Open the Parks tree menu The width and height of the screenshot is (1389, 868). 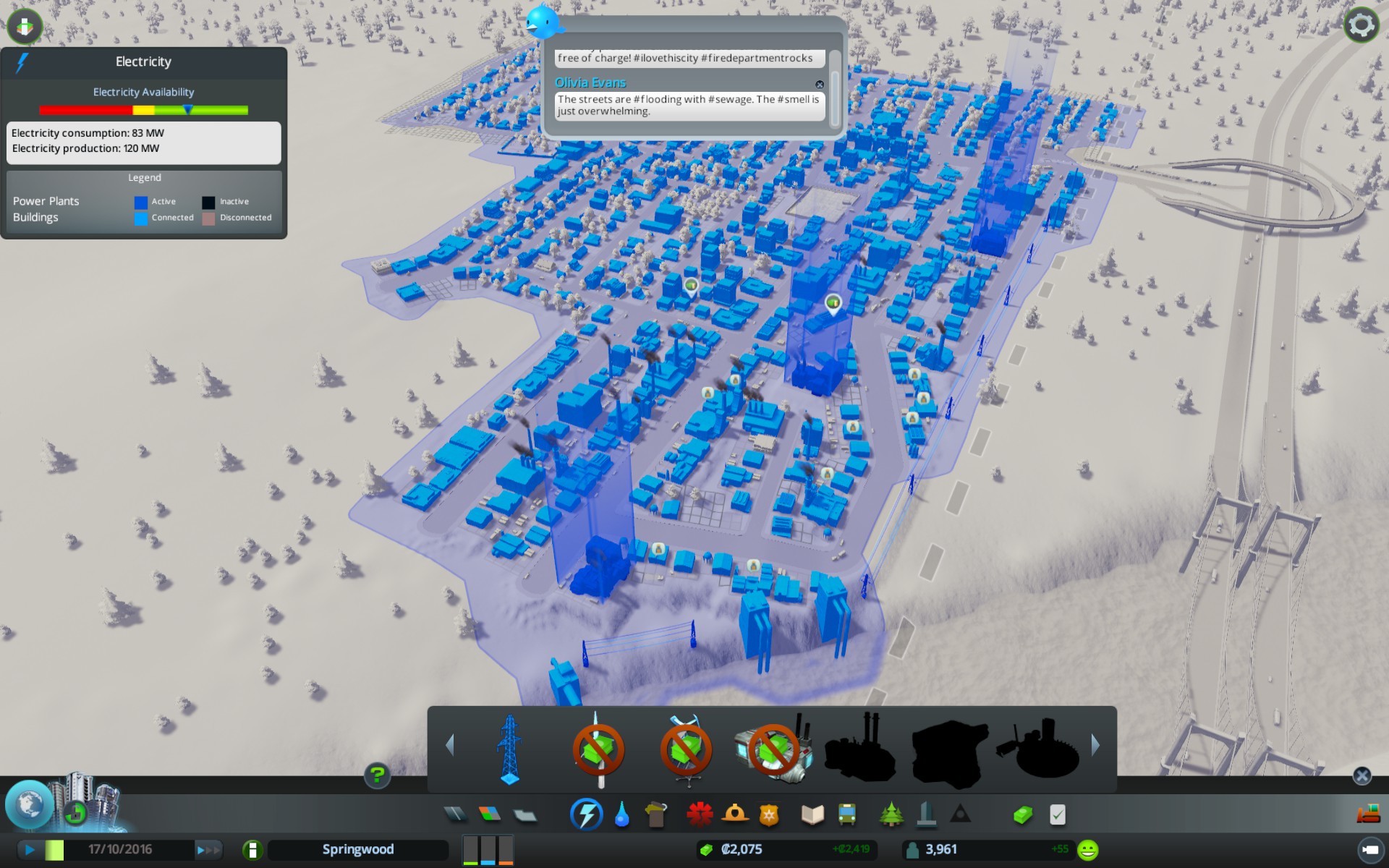click(x=891, y=815)
